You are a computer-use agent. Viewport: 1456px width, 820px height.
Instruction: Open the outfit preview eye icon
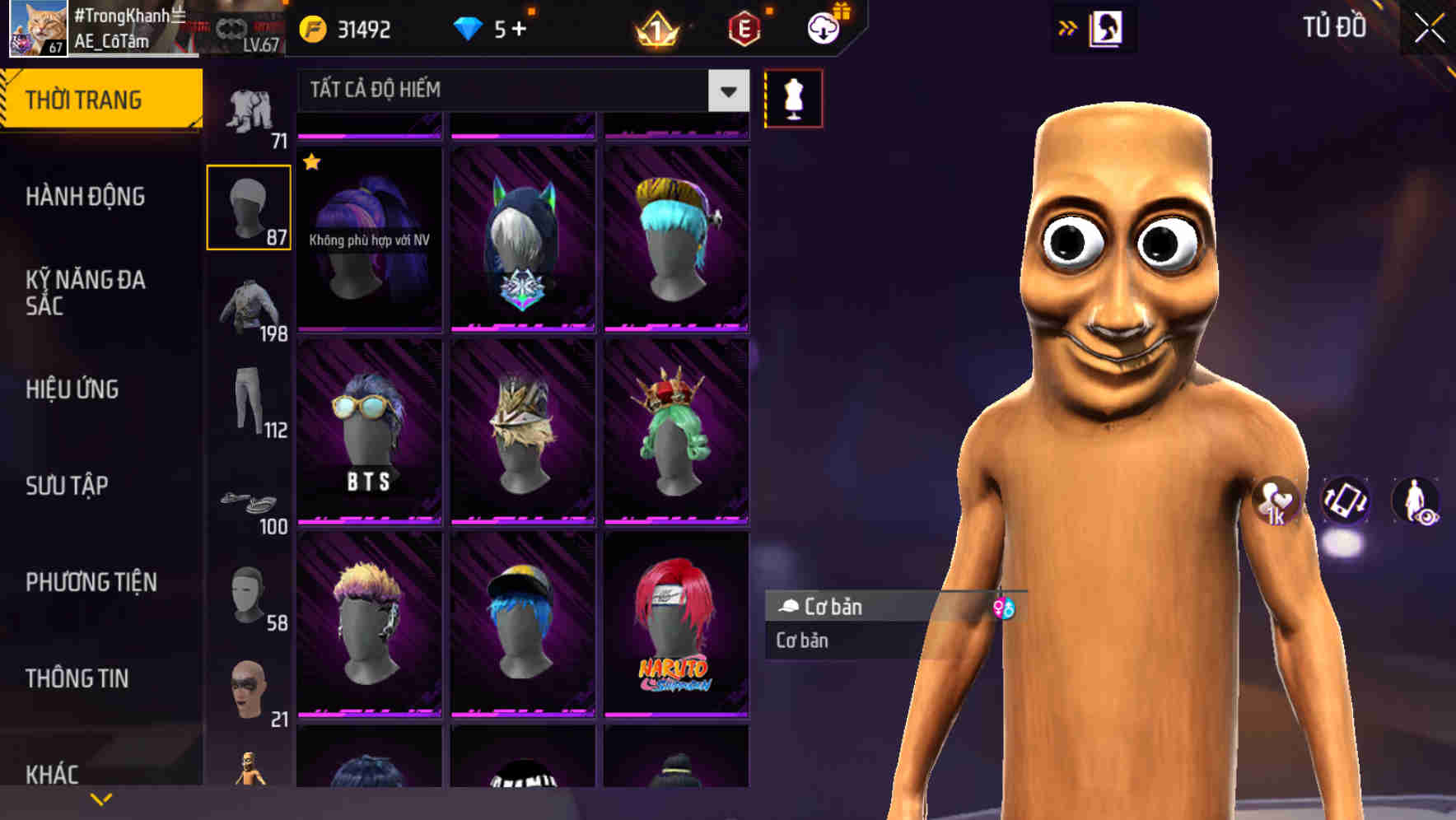[x=1418, y=503]
